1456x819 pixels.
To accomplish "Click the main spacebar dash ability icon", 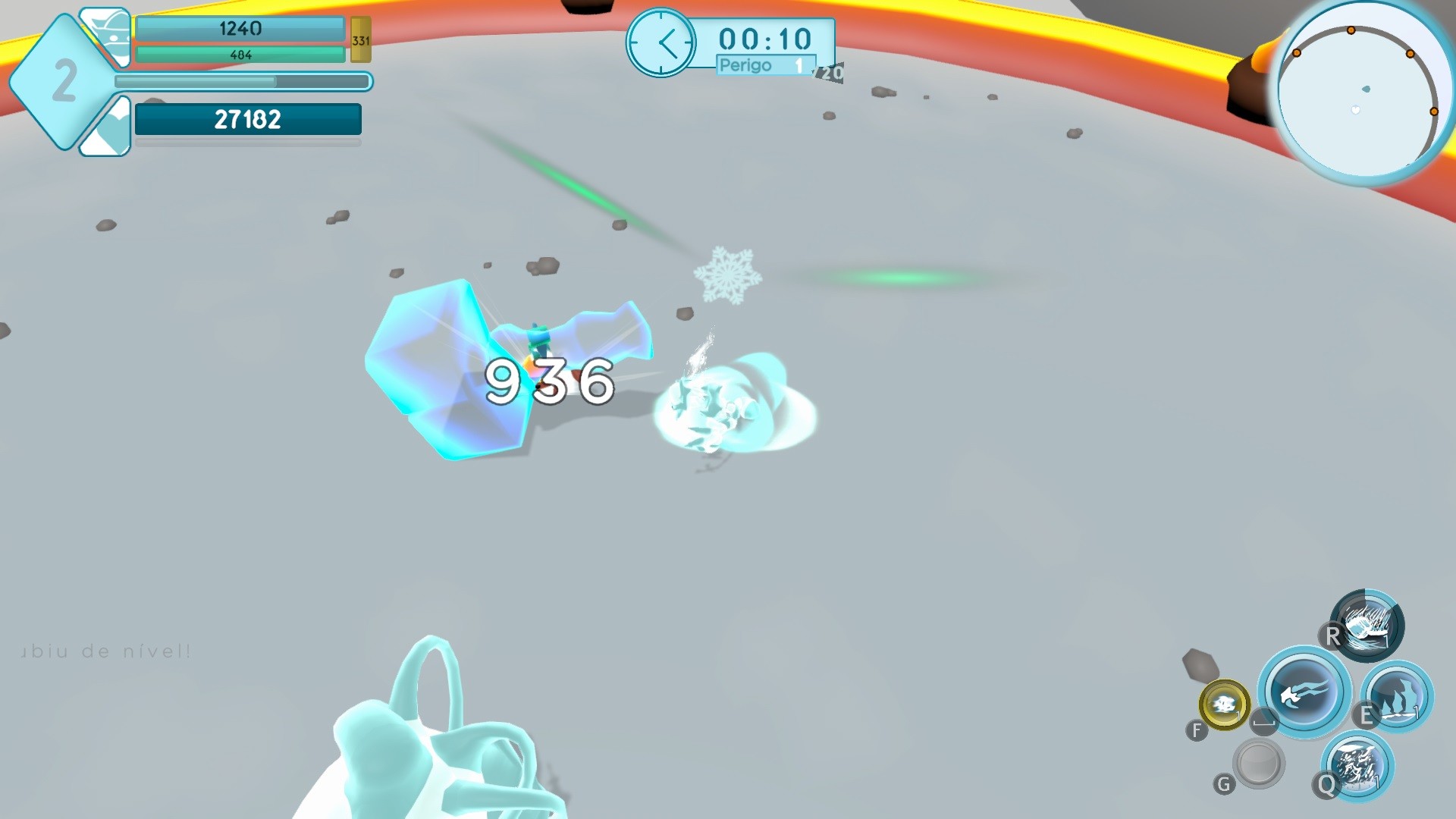I will [x=1301, y=695].
